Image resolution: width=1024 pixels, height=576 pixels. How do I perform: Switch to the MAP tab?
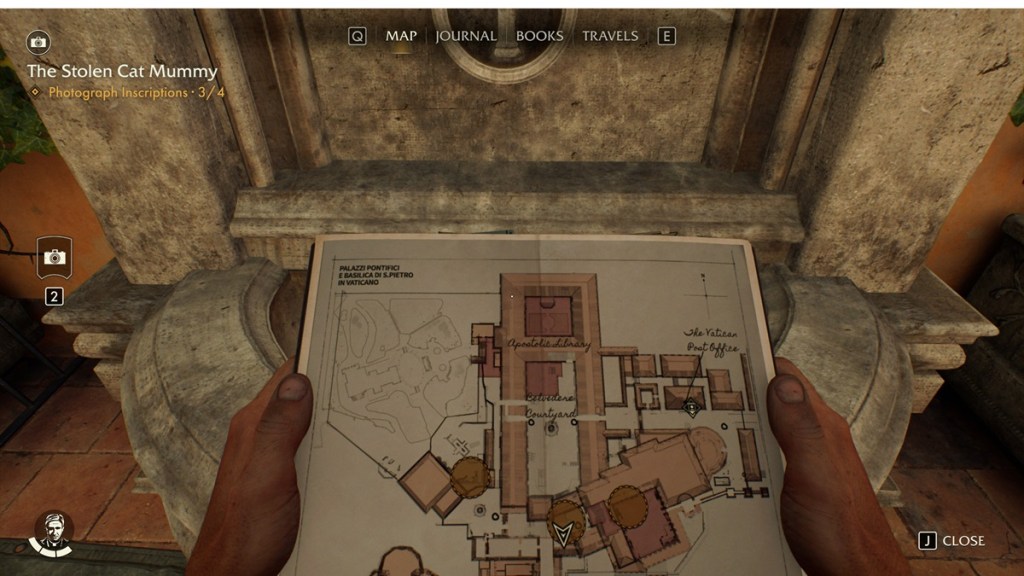[401, 36]
